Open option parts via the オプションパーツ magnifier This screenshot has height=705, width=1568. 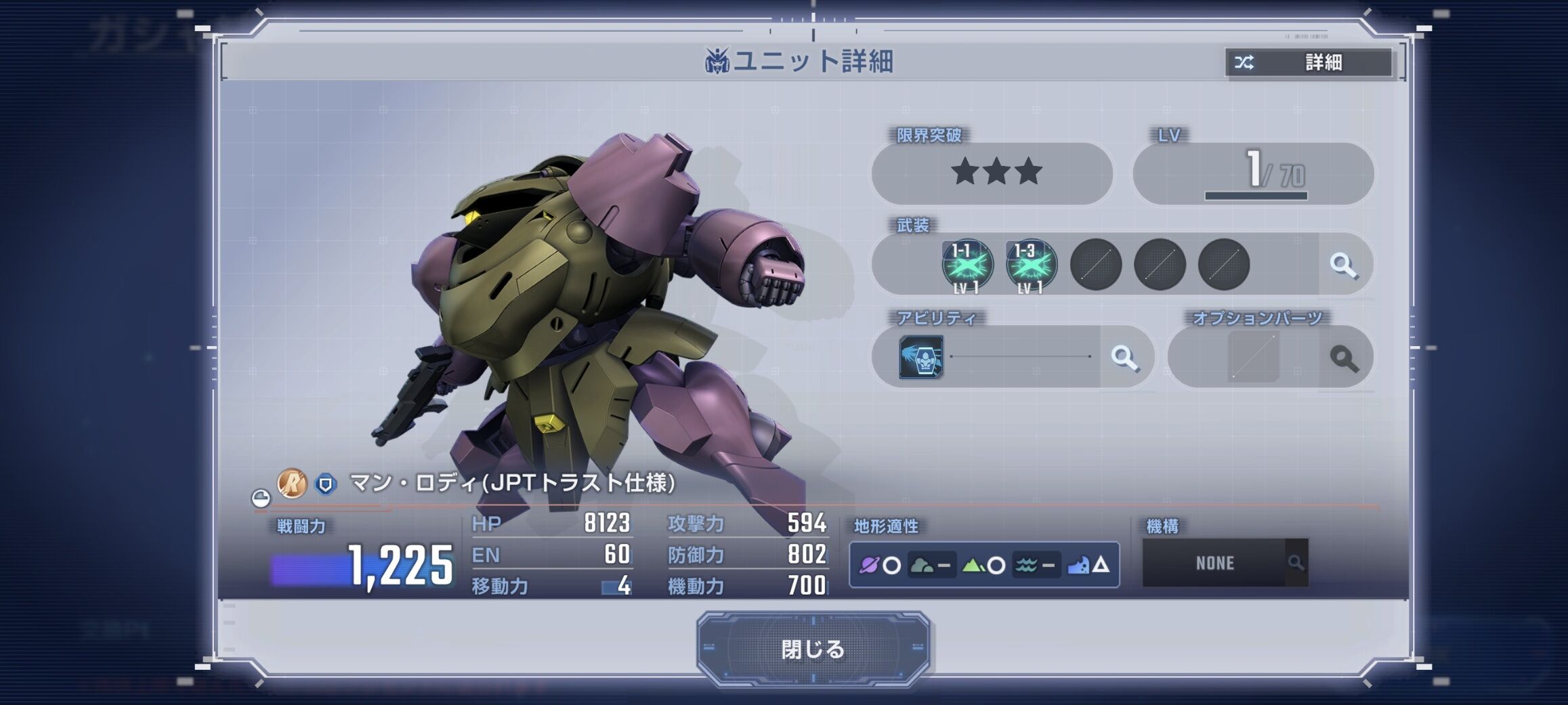pyautogui.click(x=1344, y=358)
